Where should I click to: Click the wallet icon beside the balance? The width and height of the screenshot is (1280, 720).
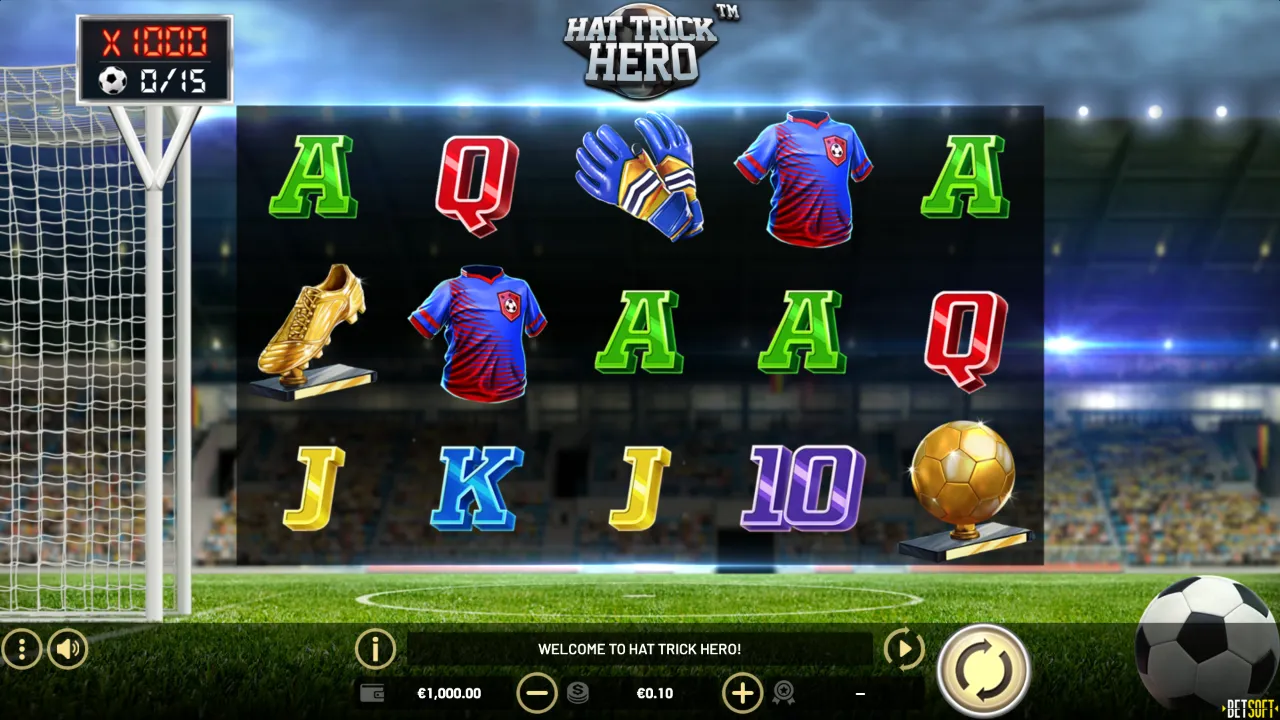point(371,693)
